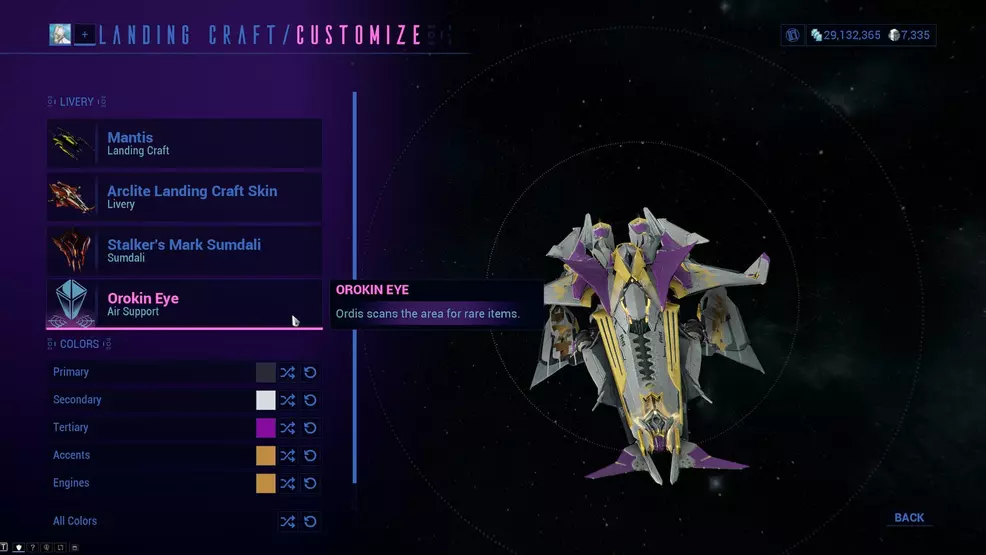Reset the Accents color
The image size is (986, 555).
click(x=310, y=455)
